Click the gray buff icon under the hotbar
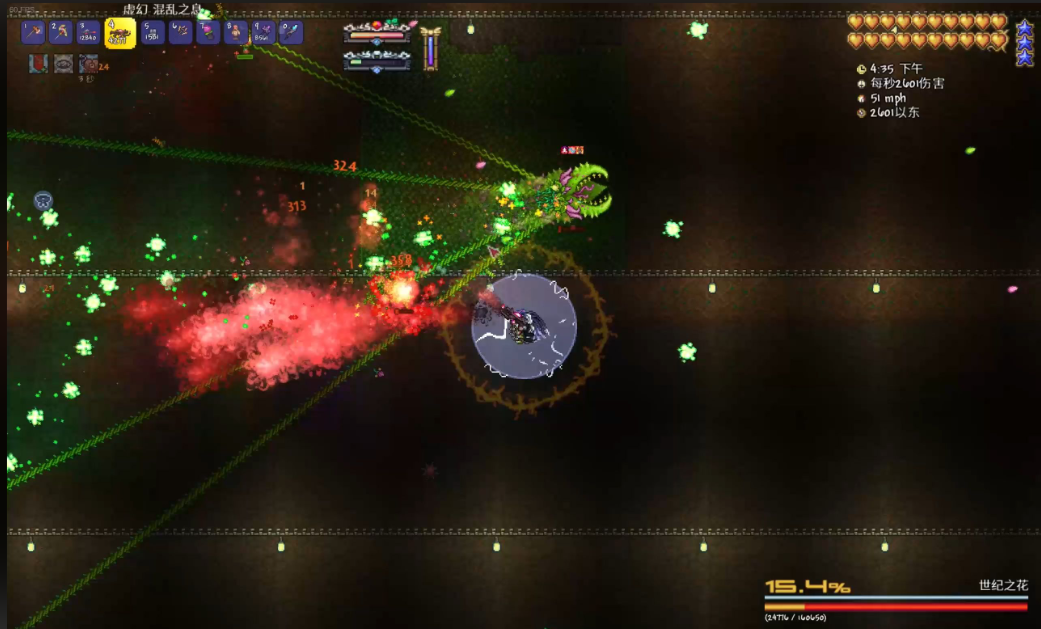 tap(64, 64)
